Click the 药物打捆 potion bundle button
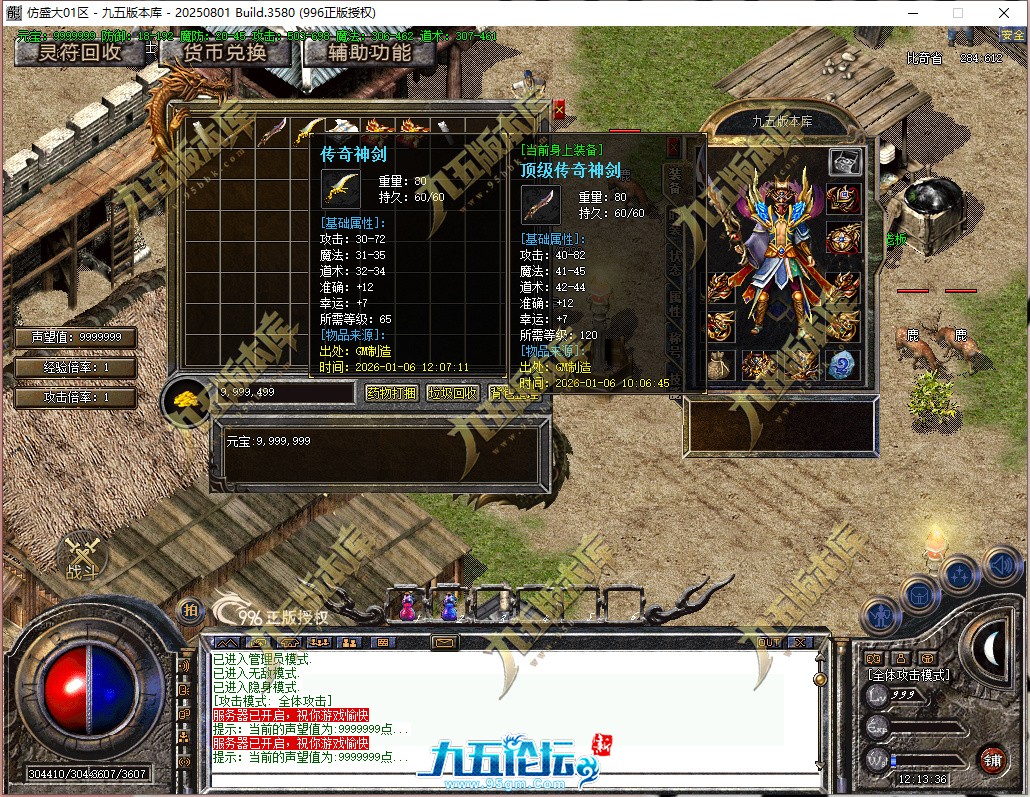 (391, 393)
